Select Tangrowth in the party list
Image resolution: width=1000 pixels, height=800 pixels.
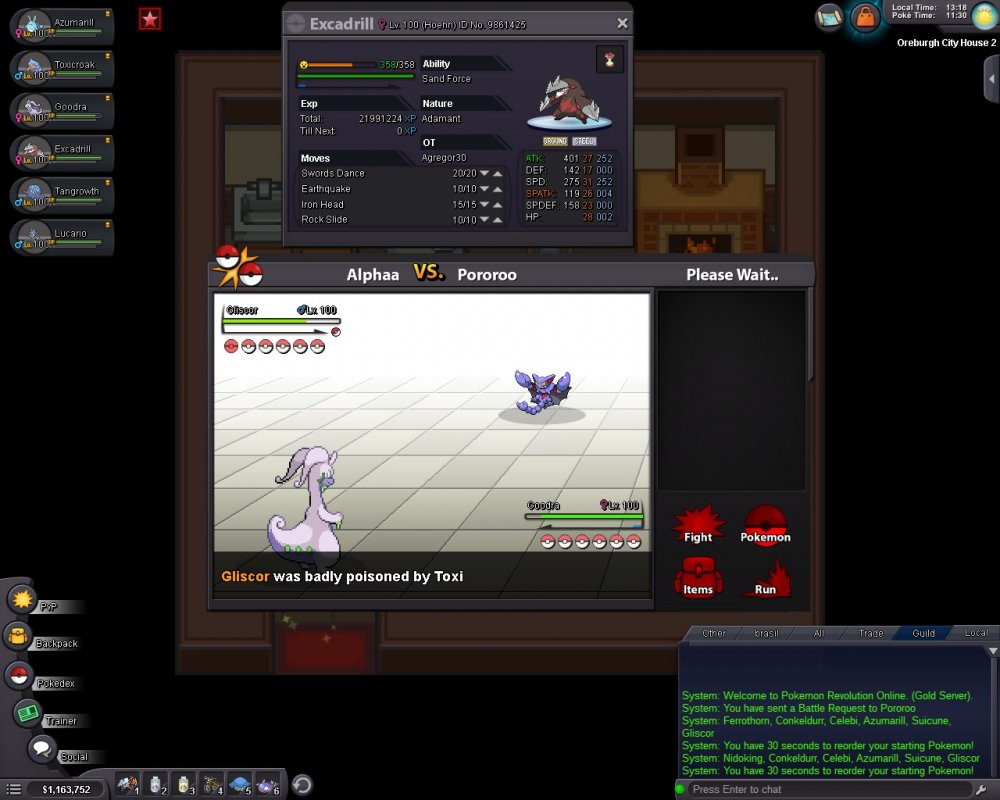click(x=62, y=195)
